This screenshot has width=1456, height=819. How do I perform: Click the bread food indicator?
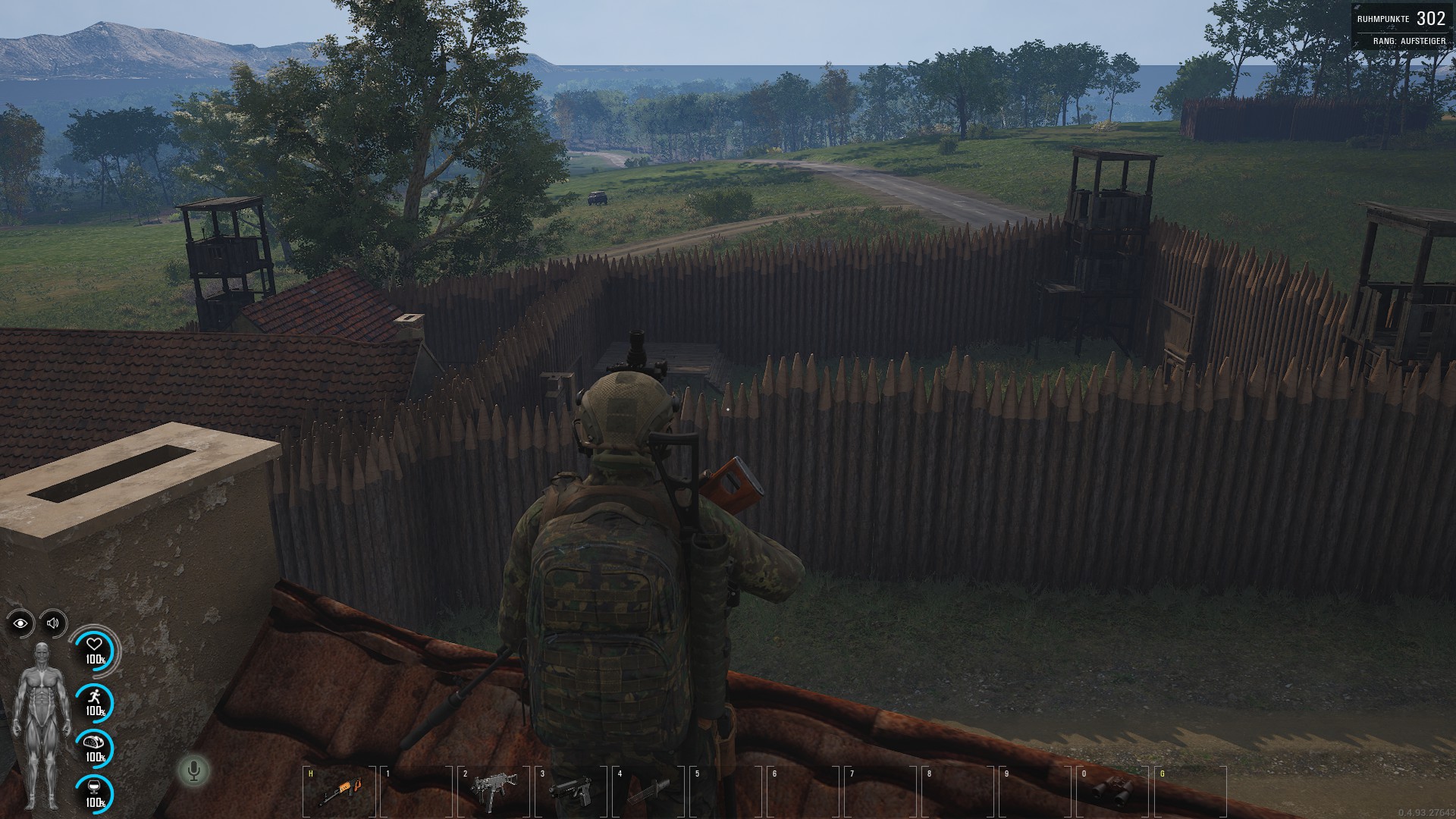click(x=94, y=746)
